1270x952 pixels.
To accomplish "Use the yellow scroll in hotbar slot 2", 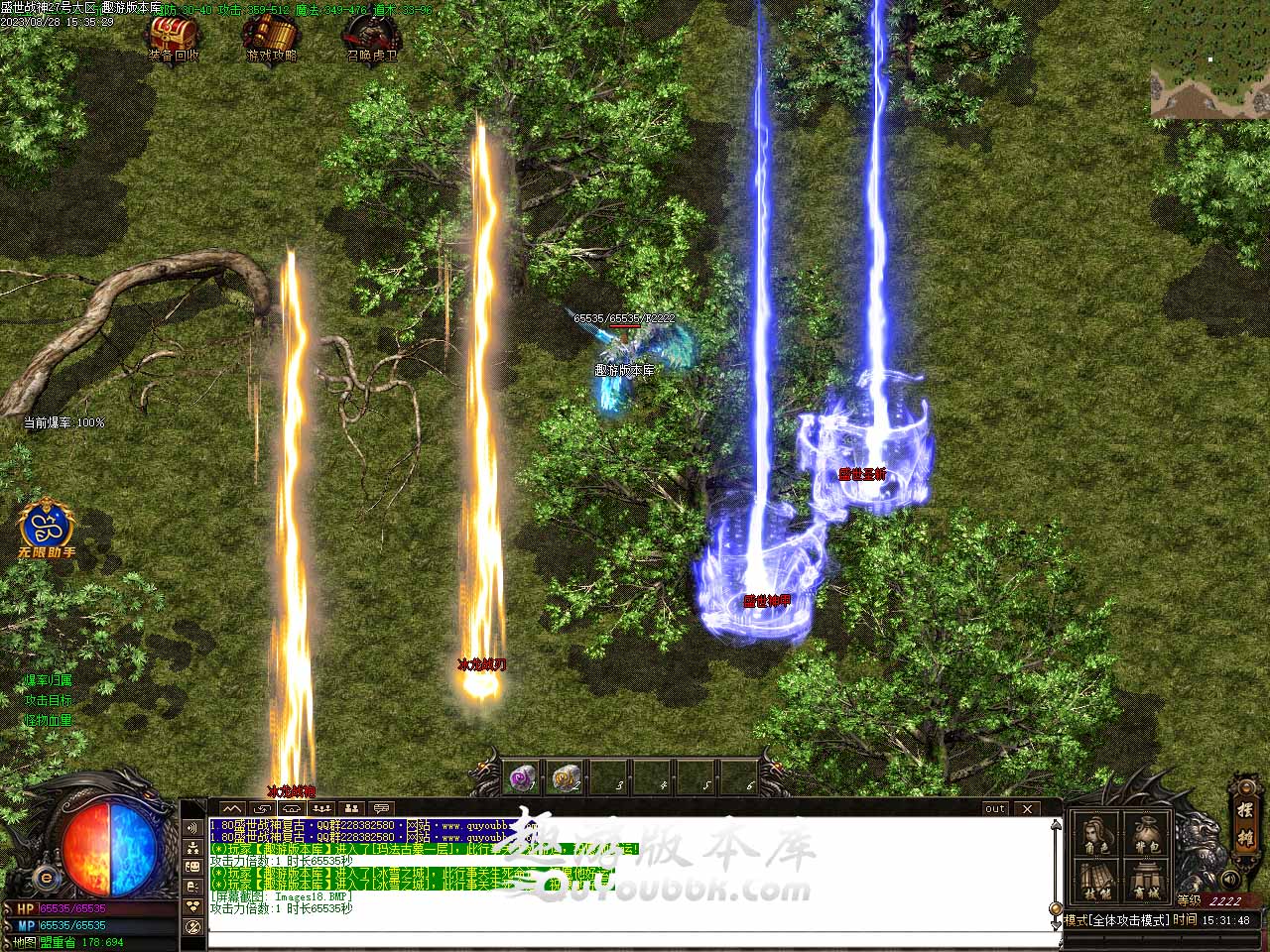I will (567, 778).
